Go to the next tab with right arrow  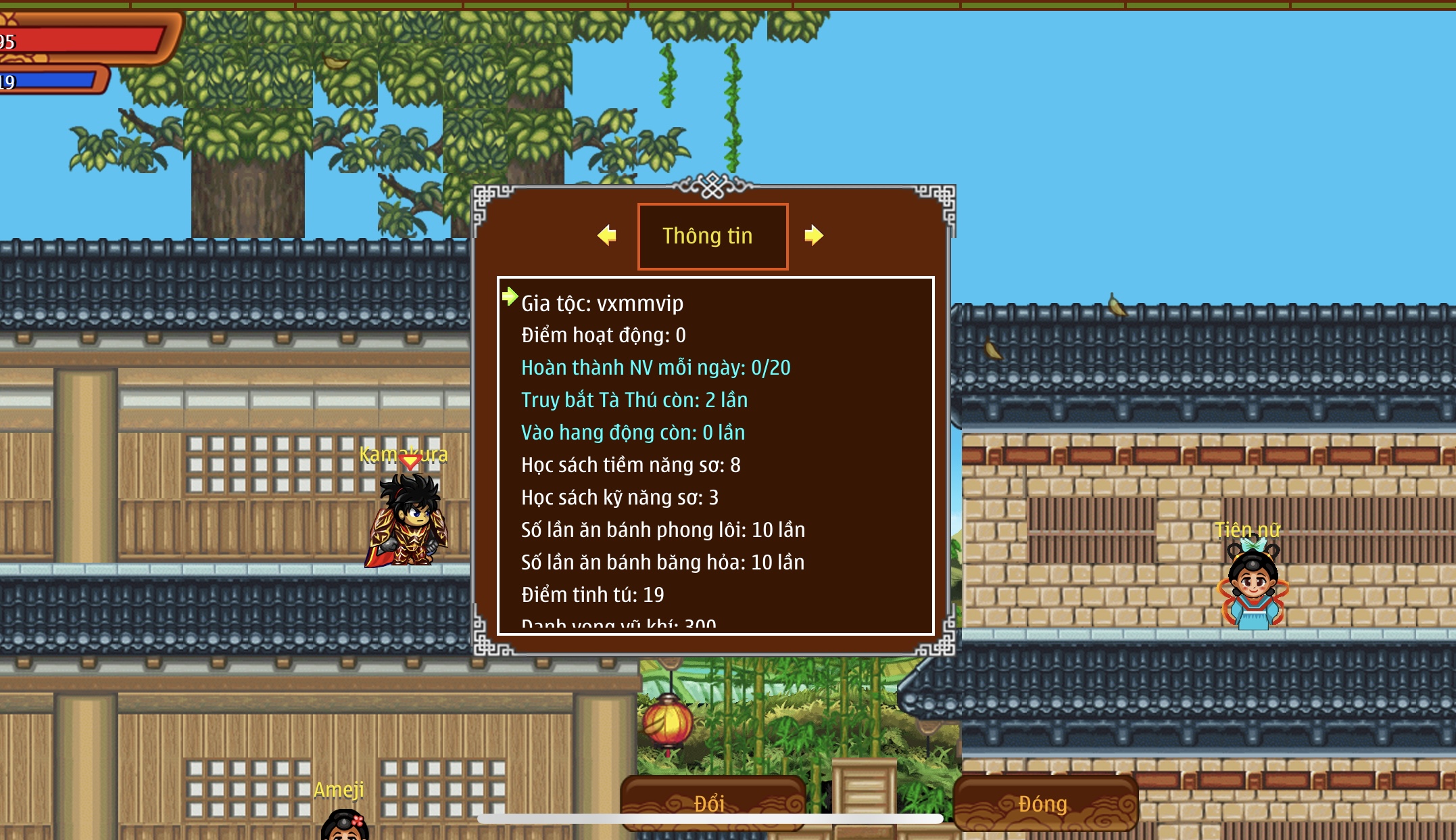(x=814, y=235)
